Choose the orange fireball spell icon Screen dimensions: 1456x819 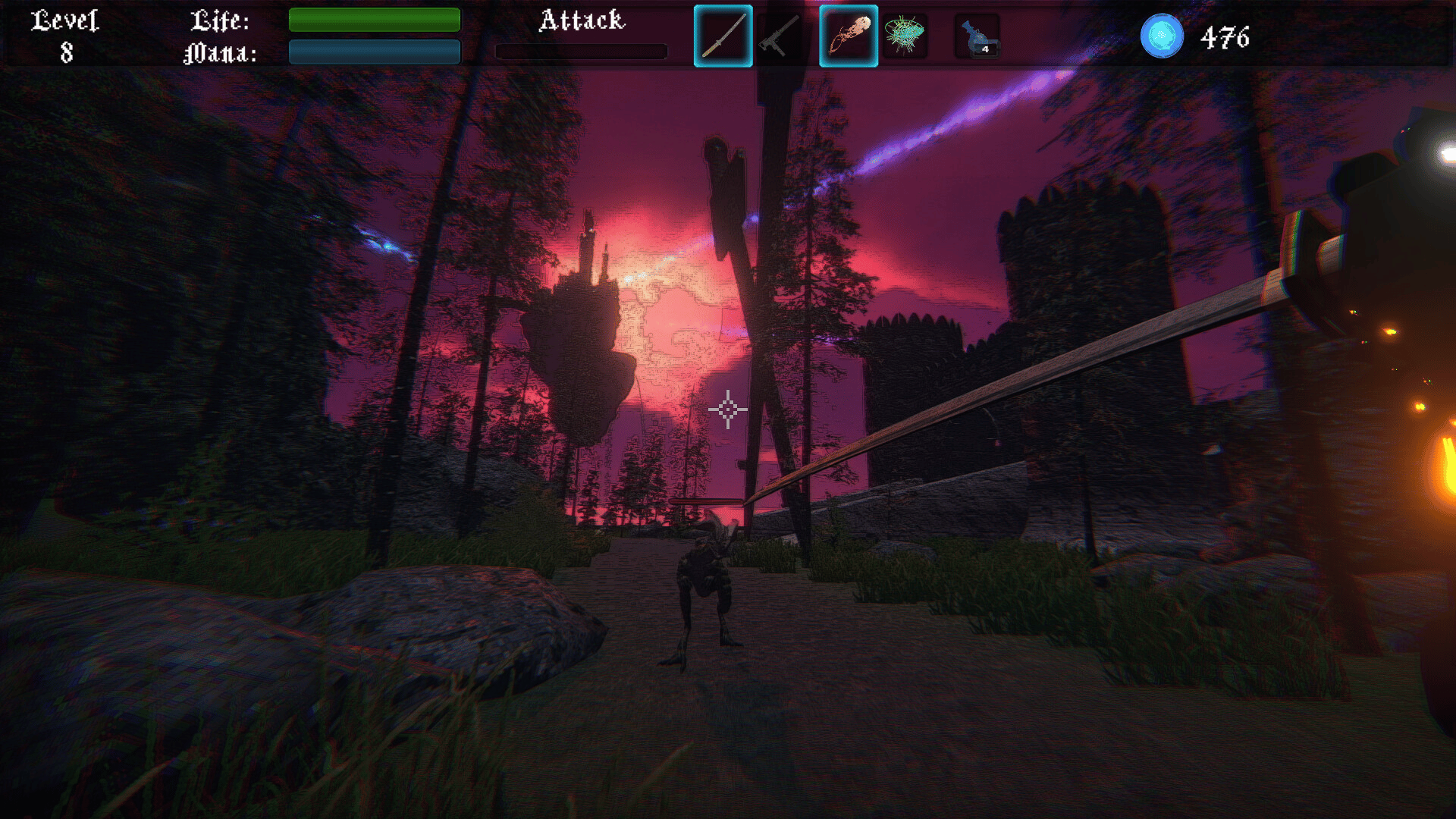pos(848,36)
